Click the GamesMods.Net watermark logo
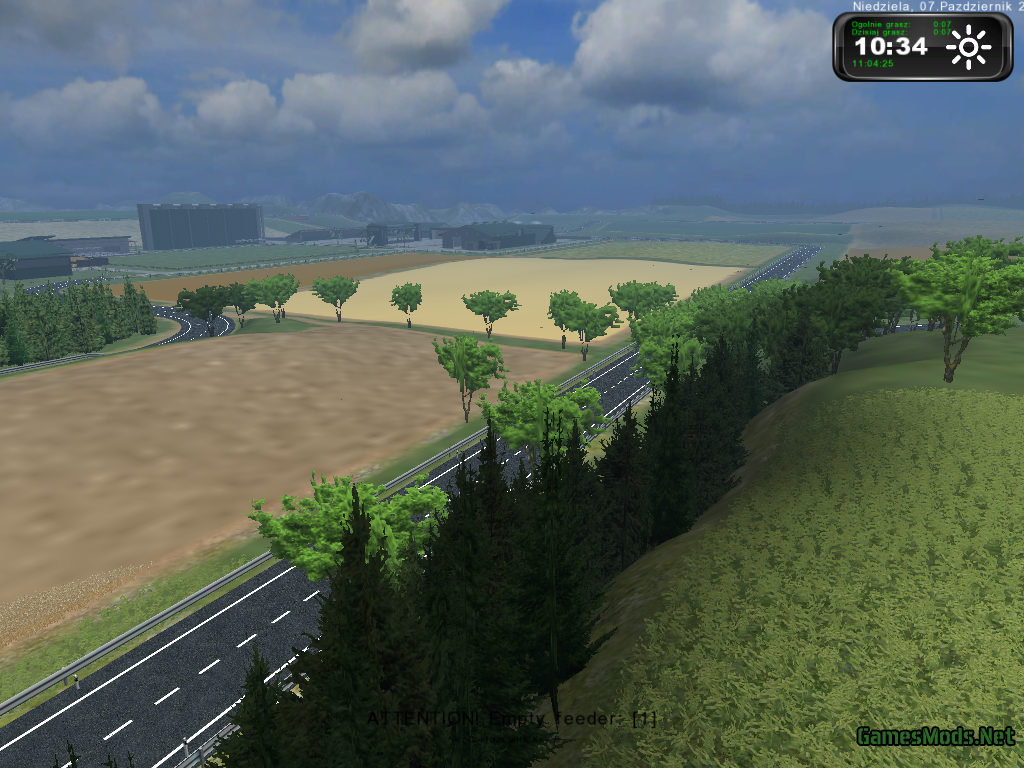The width and height of the screenshot is (1024, 768). pyautogui.click(x=936, y=737)
